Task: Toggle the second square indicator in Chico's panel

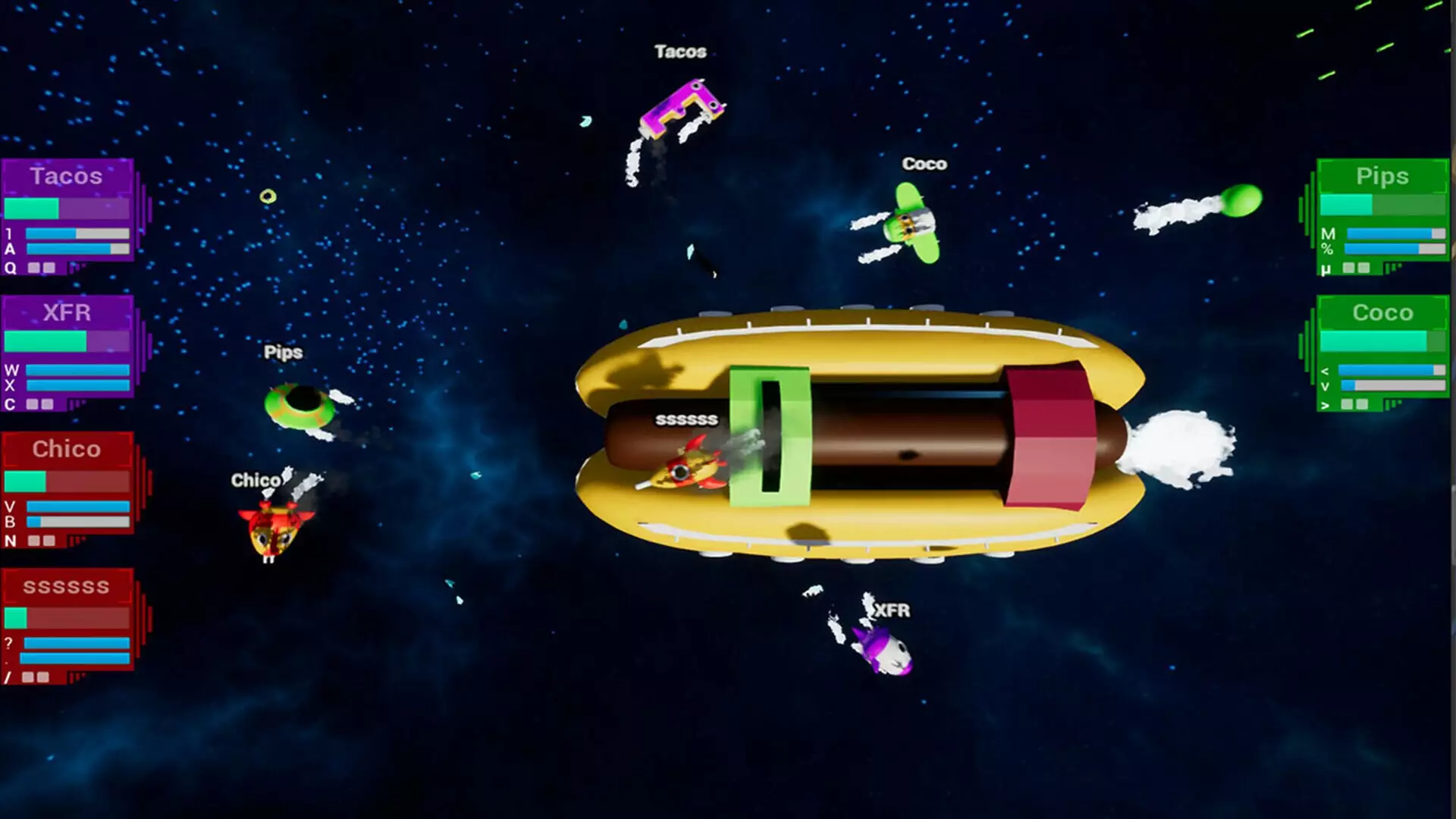Action: tap(48, 541)
